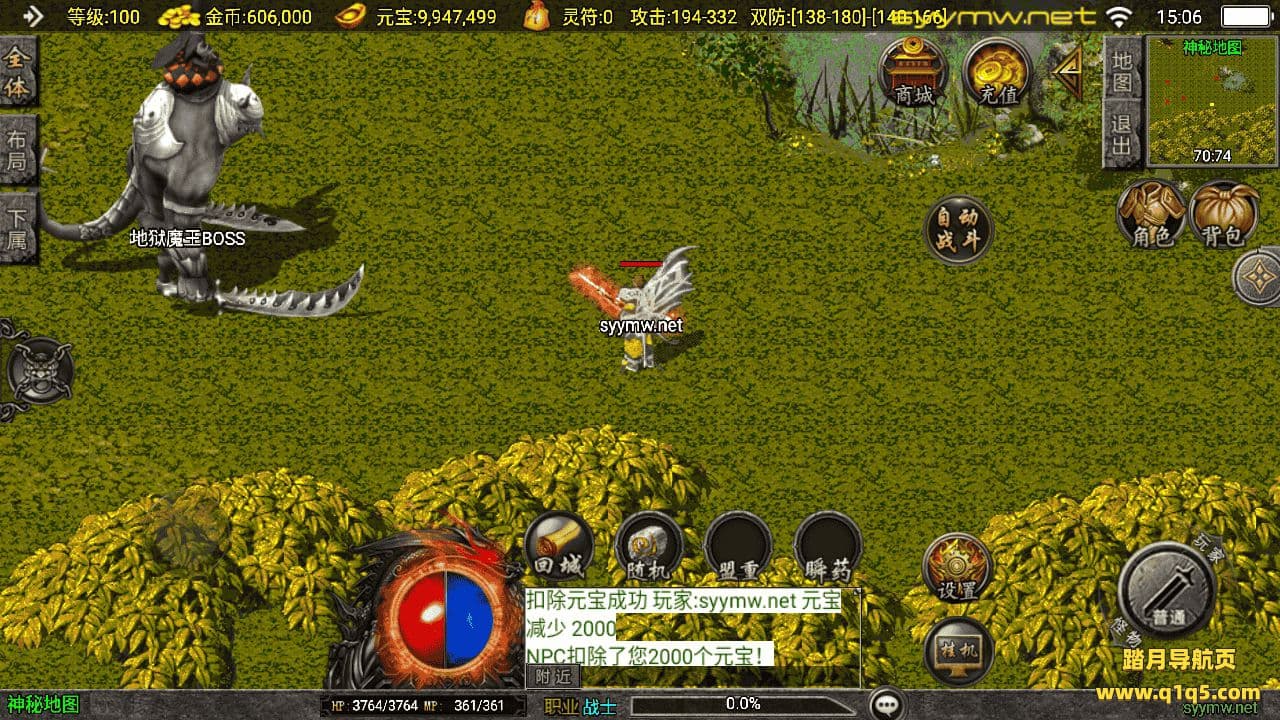Select the 全体 tab

pyautogui.click(x=17, y=72)
